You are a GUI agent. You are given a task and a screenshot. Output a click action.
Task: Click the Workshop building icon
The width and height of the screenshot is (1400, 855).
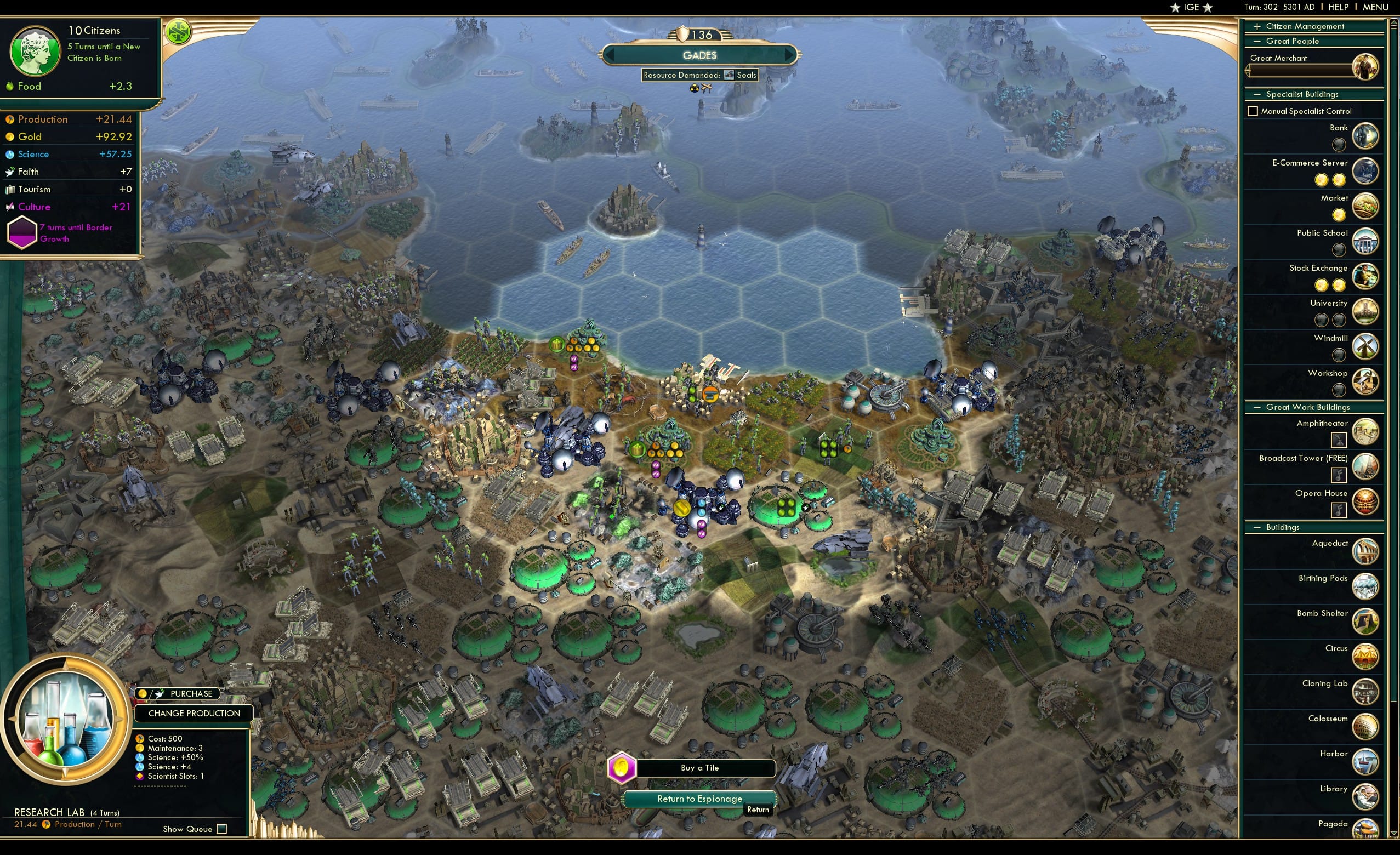(x=1365, y=381)
